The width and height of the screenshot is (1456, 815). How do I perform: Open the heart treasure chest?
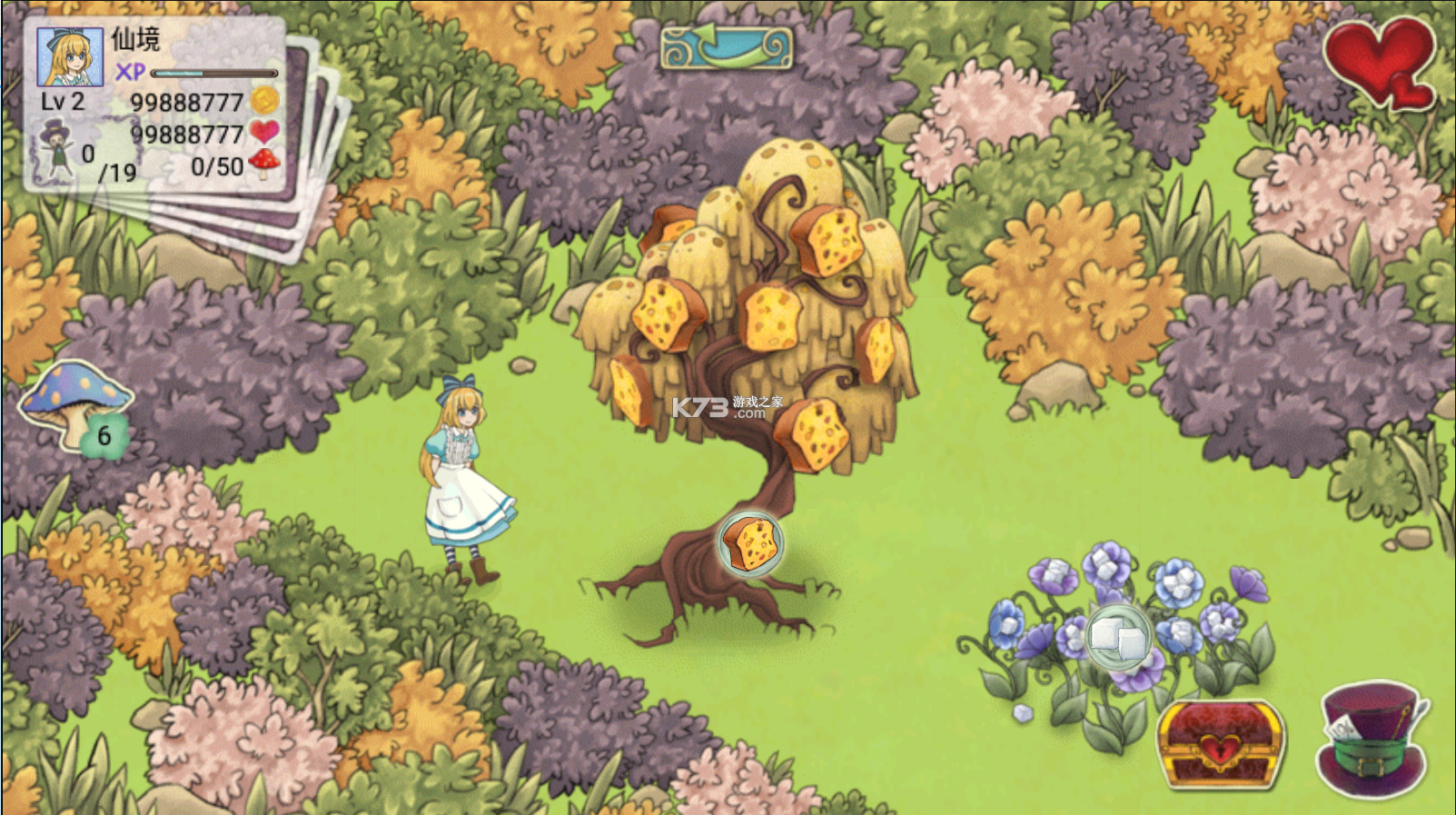click(1221, 742)
